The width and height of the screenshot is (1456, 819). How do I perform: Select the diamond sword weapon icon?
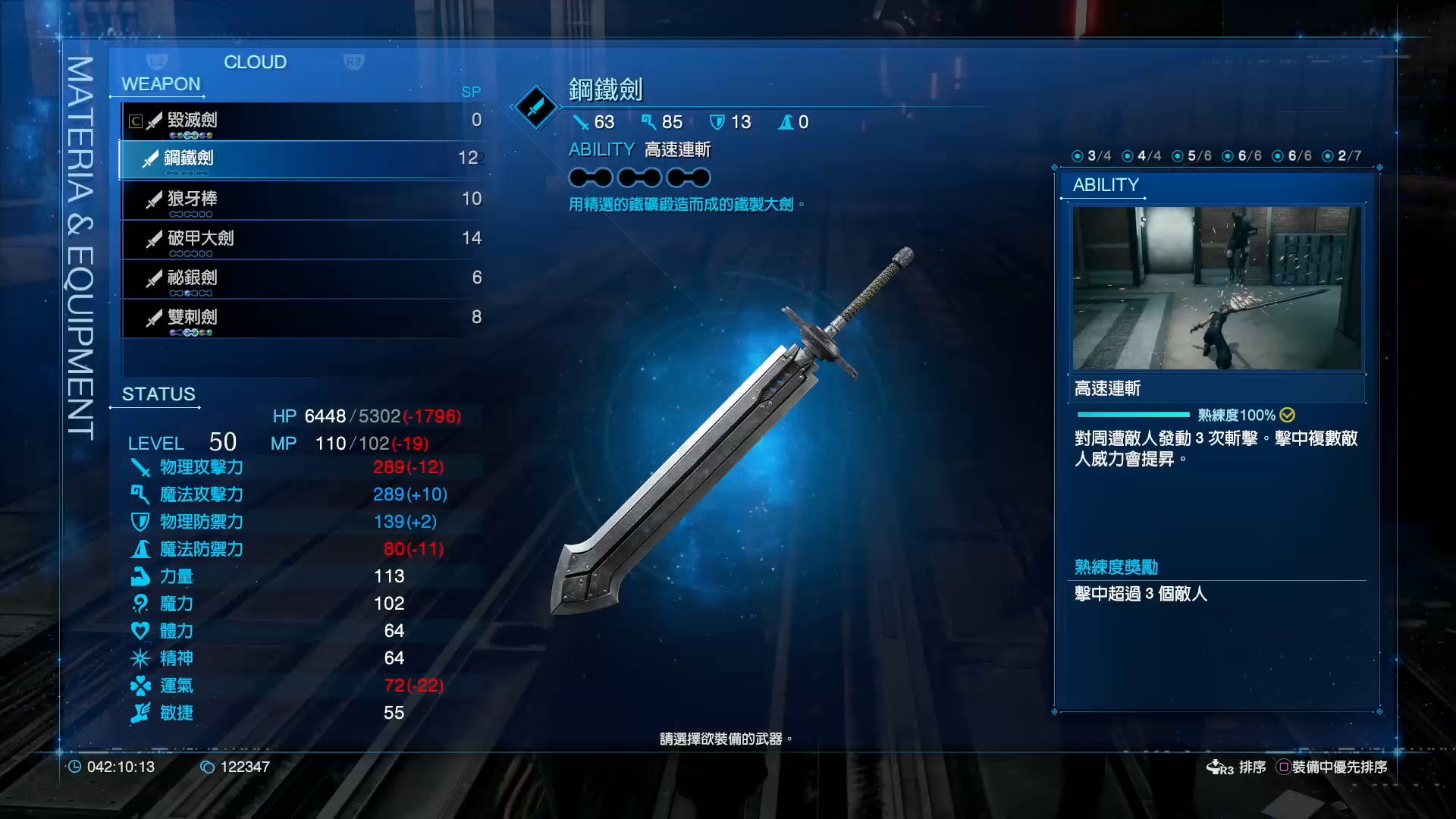[536, 107]
